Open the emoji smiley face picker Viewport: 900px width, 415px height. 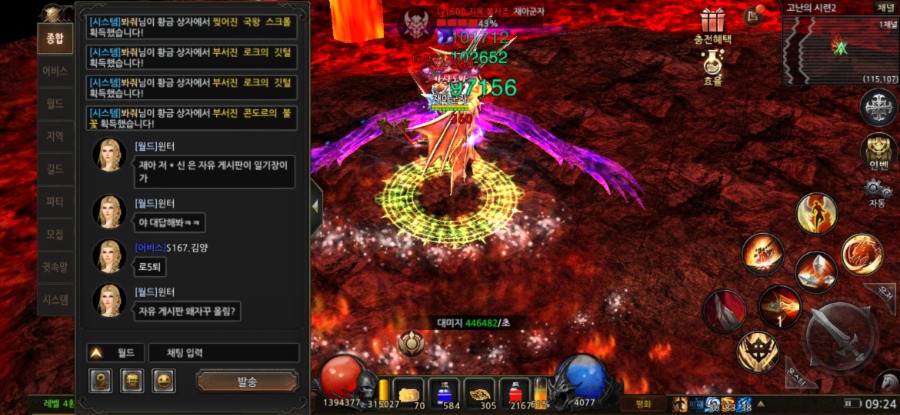point(164,380)
